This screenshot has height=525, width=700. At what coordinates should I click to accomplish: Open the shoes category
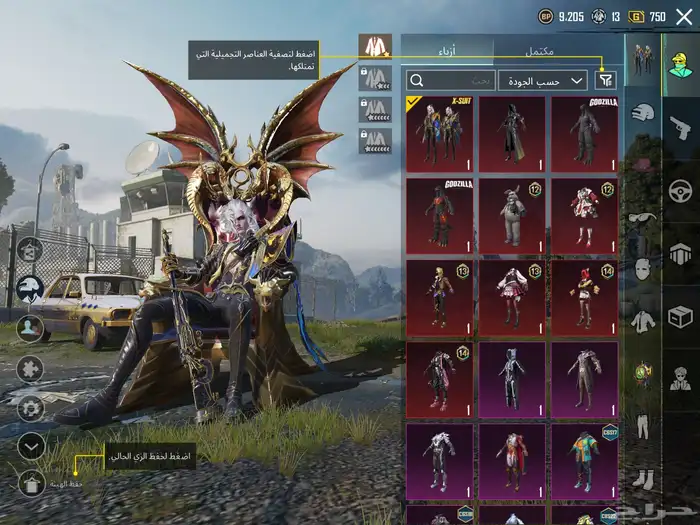pyautogui.click(x=643, y=480)
